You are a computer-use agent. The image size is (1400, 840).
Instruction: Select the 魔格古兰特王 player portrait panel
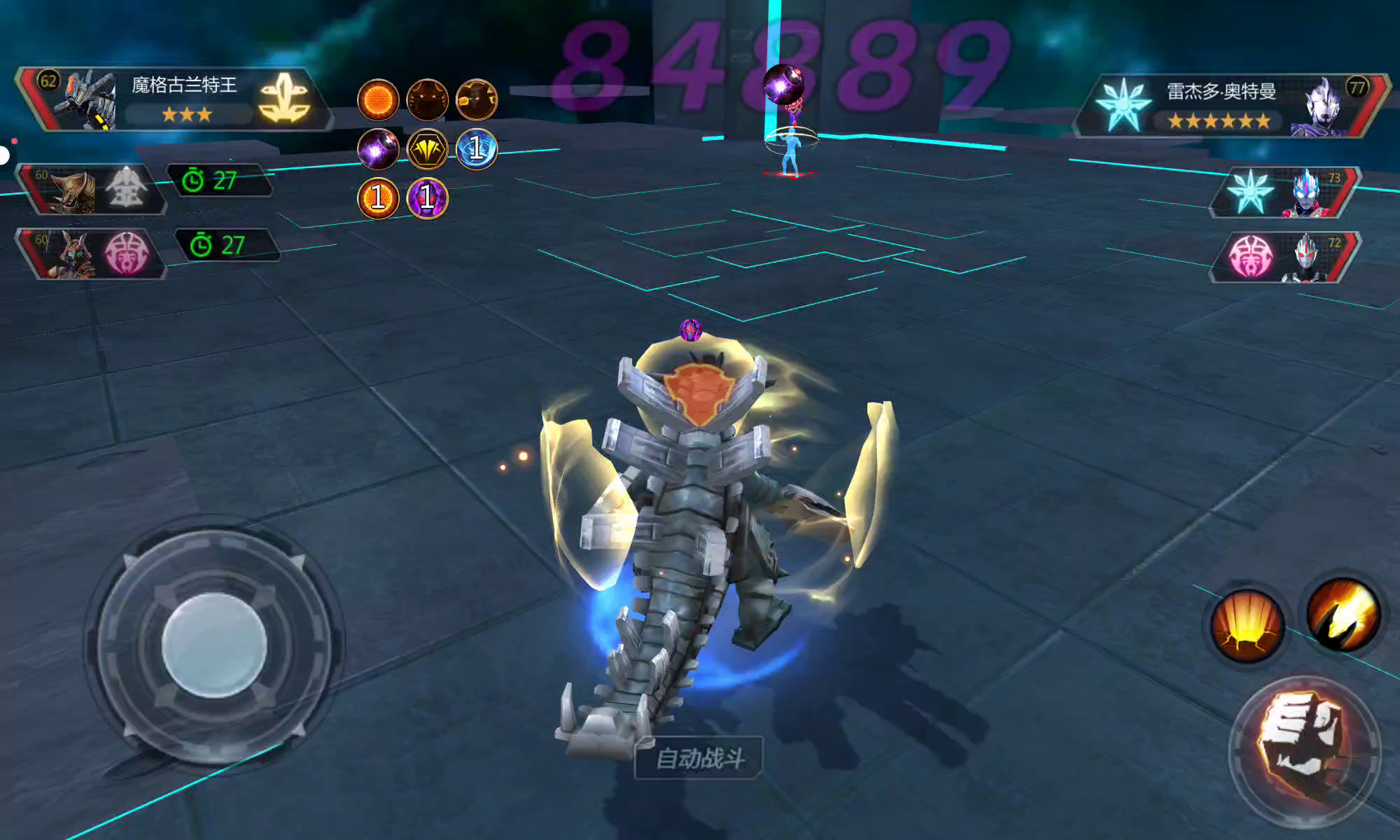[x=175, y=99]
